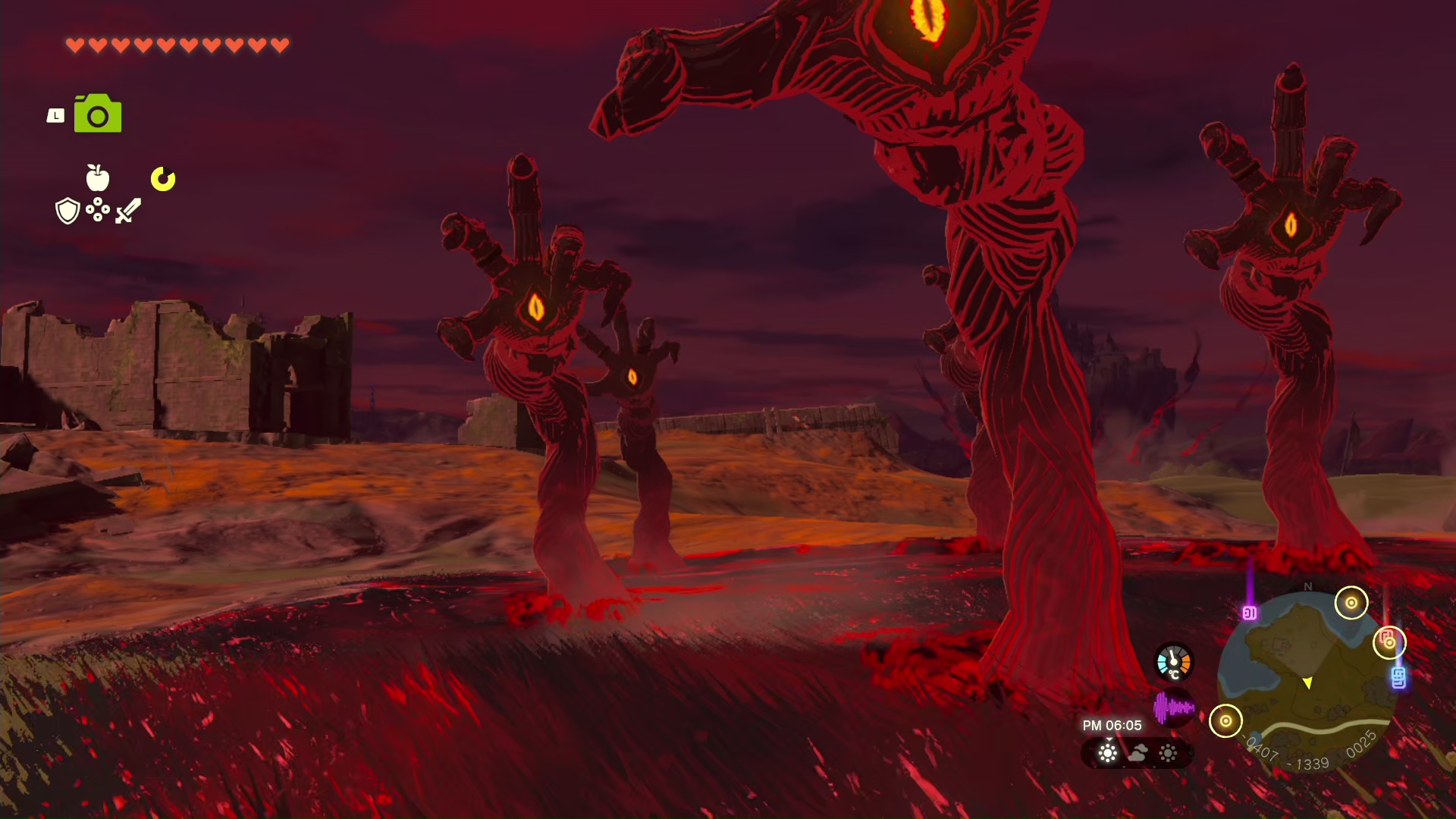1456x819 pixels.
Task: Open the shield quick-select icon
Action: click(68, 211)
